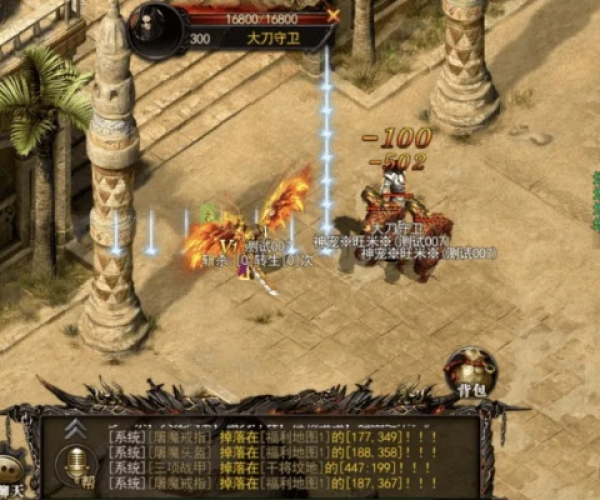
Task: Expand the chat log with the double-arrow
Action: [74, 429]
